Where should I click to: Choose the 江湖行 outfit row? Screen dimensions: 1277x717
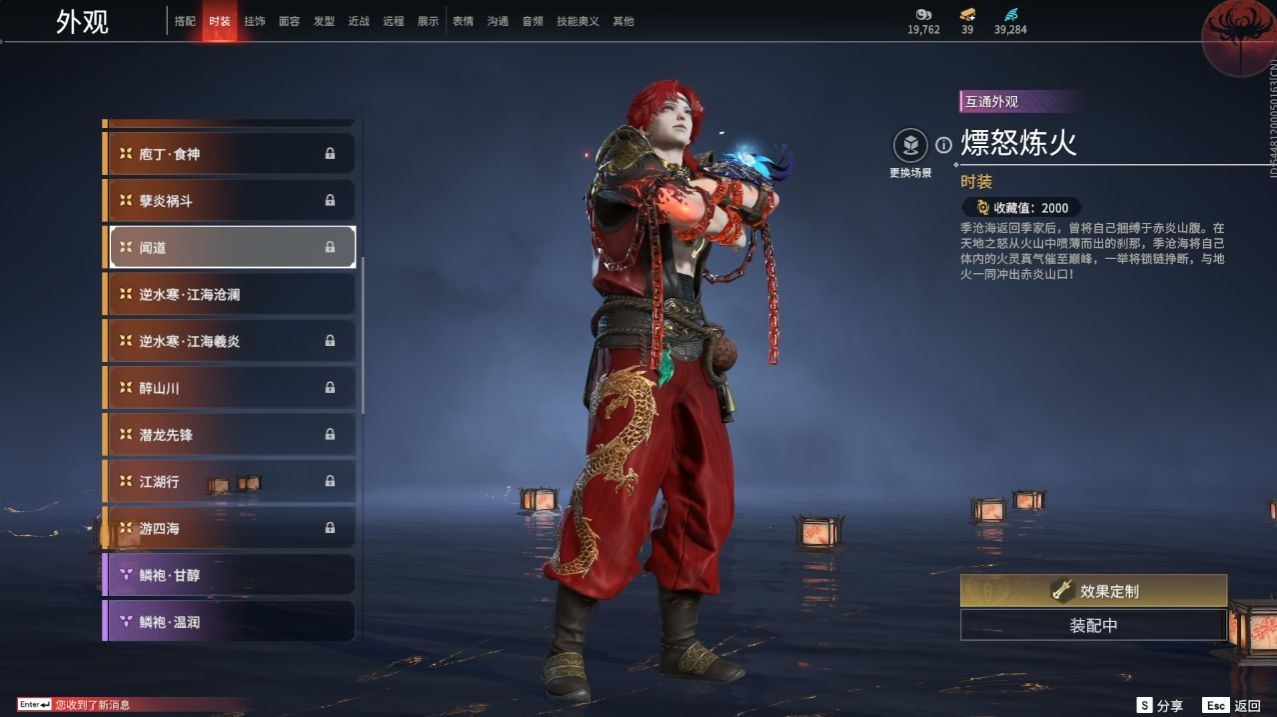pos(230,481)
